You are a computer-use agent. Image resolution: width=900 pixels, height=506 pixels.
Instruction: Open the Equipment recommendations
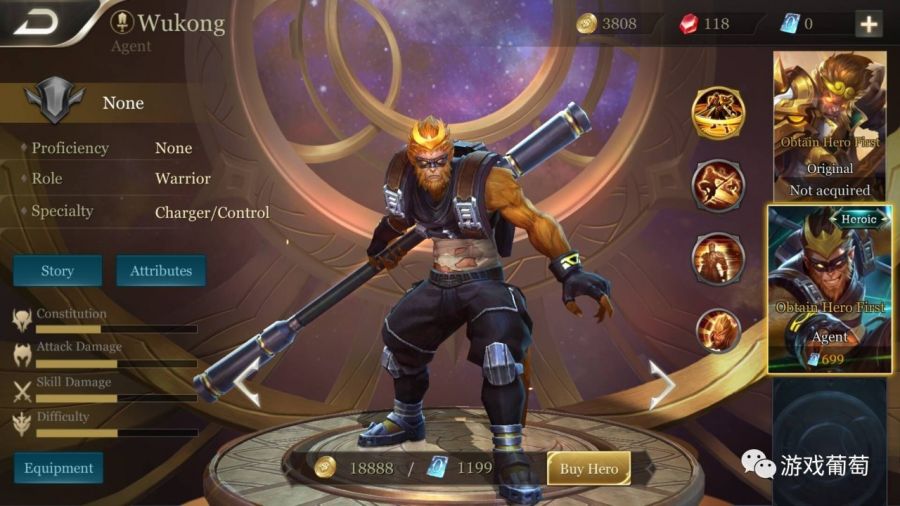pyautogui.click(x=58, y=468)
